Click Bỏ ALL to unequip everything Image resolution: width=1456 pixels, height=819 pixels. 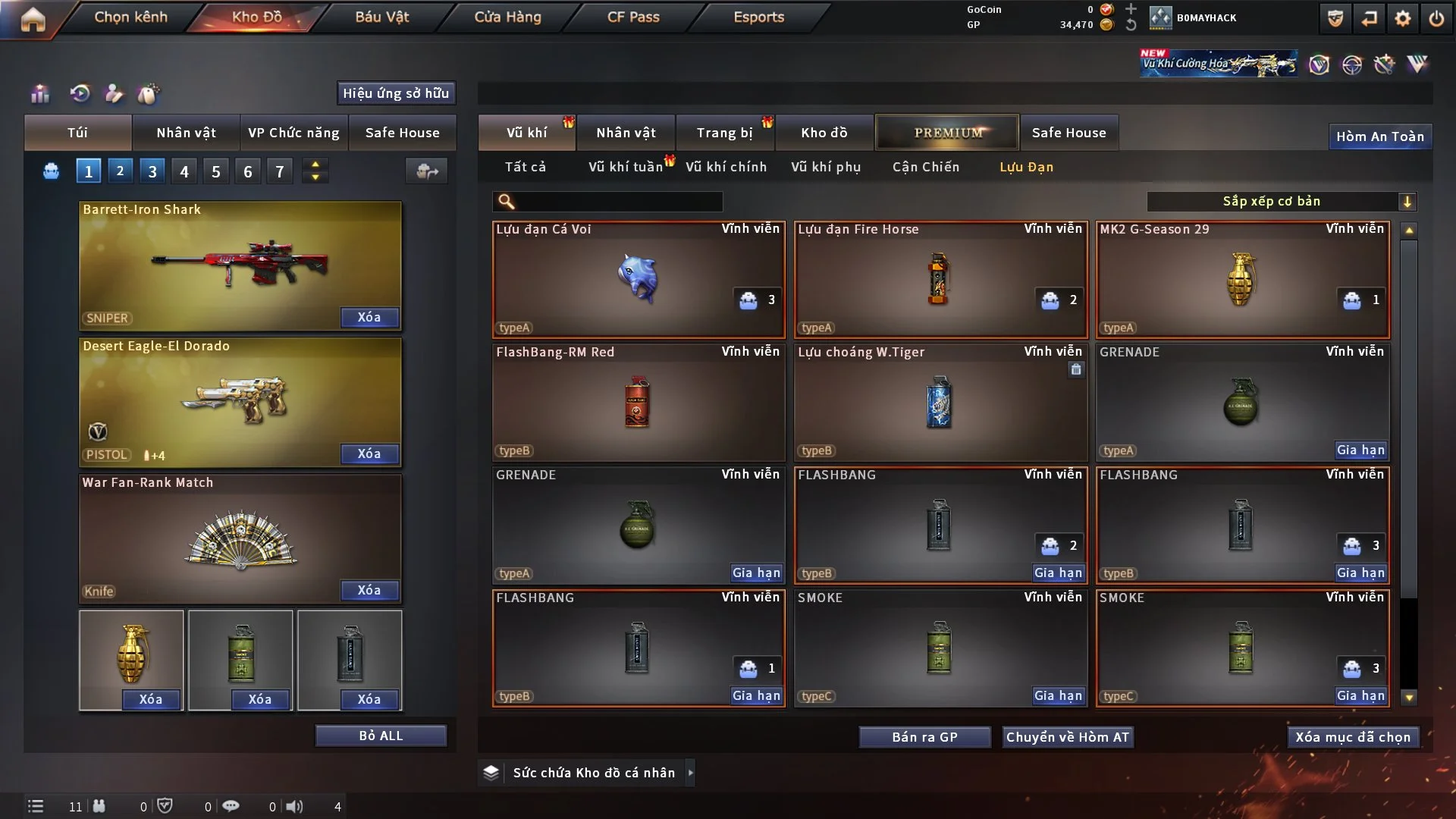click(x=381, y=736)
